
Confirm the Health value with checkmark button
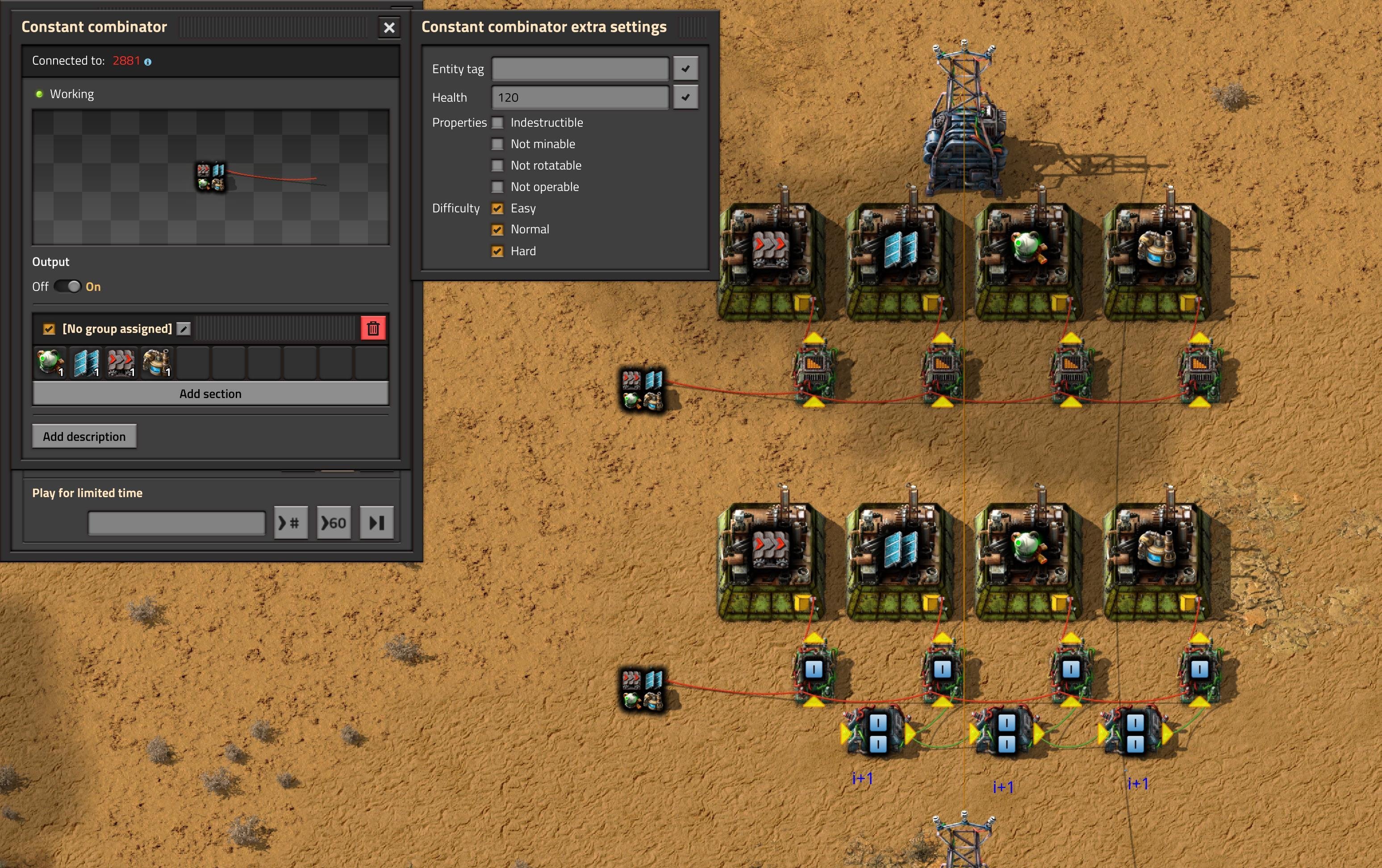(x=685, y=98)
